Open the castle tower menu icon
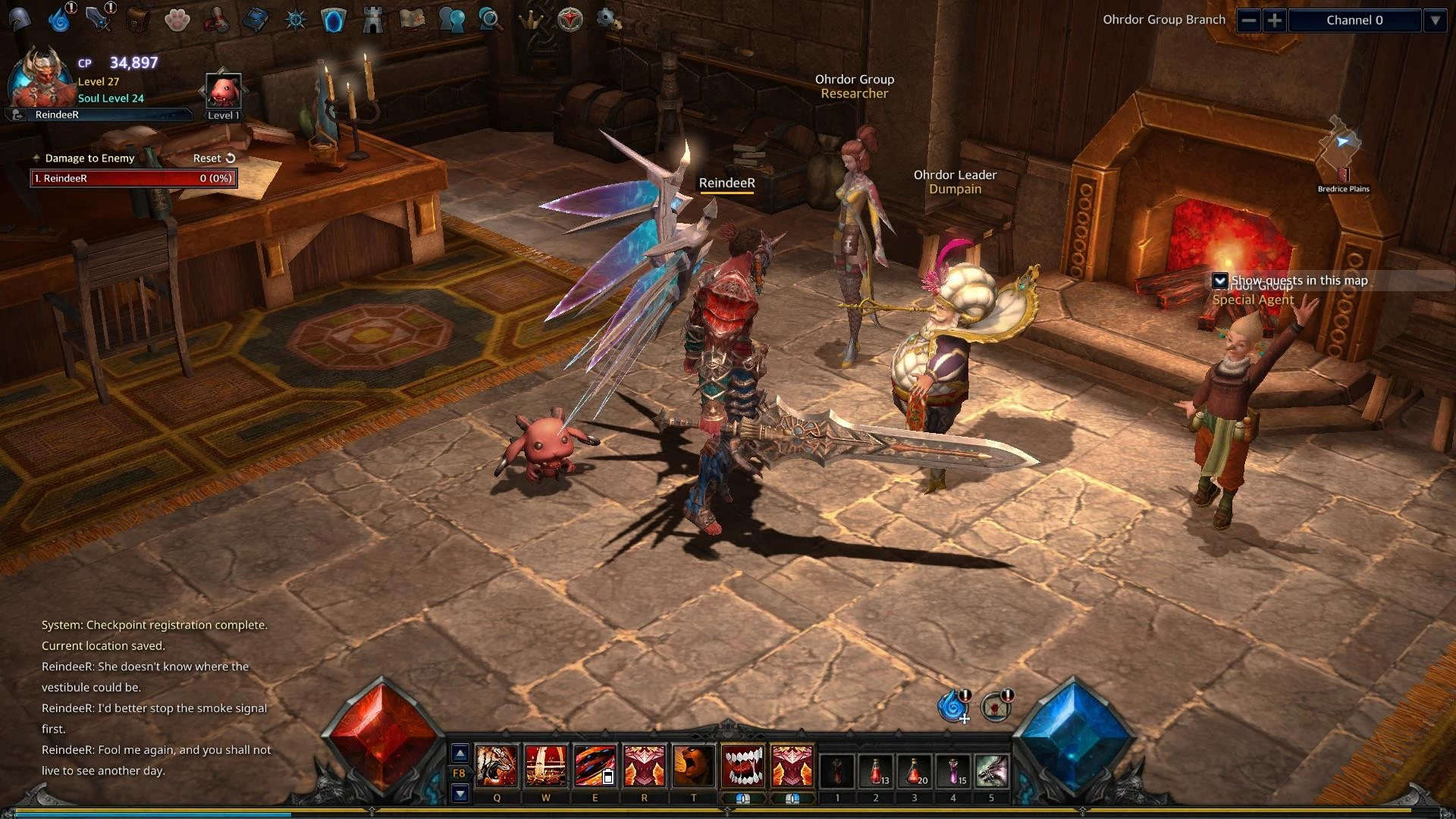This screenshot has height=819, width=1456. pos(372,20)
